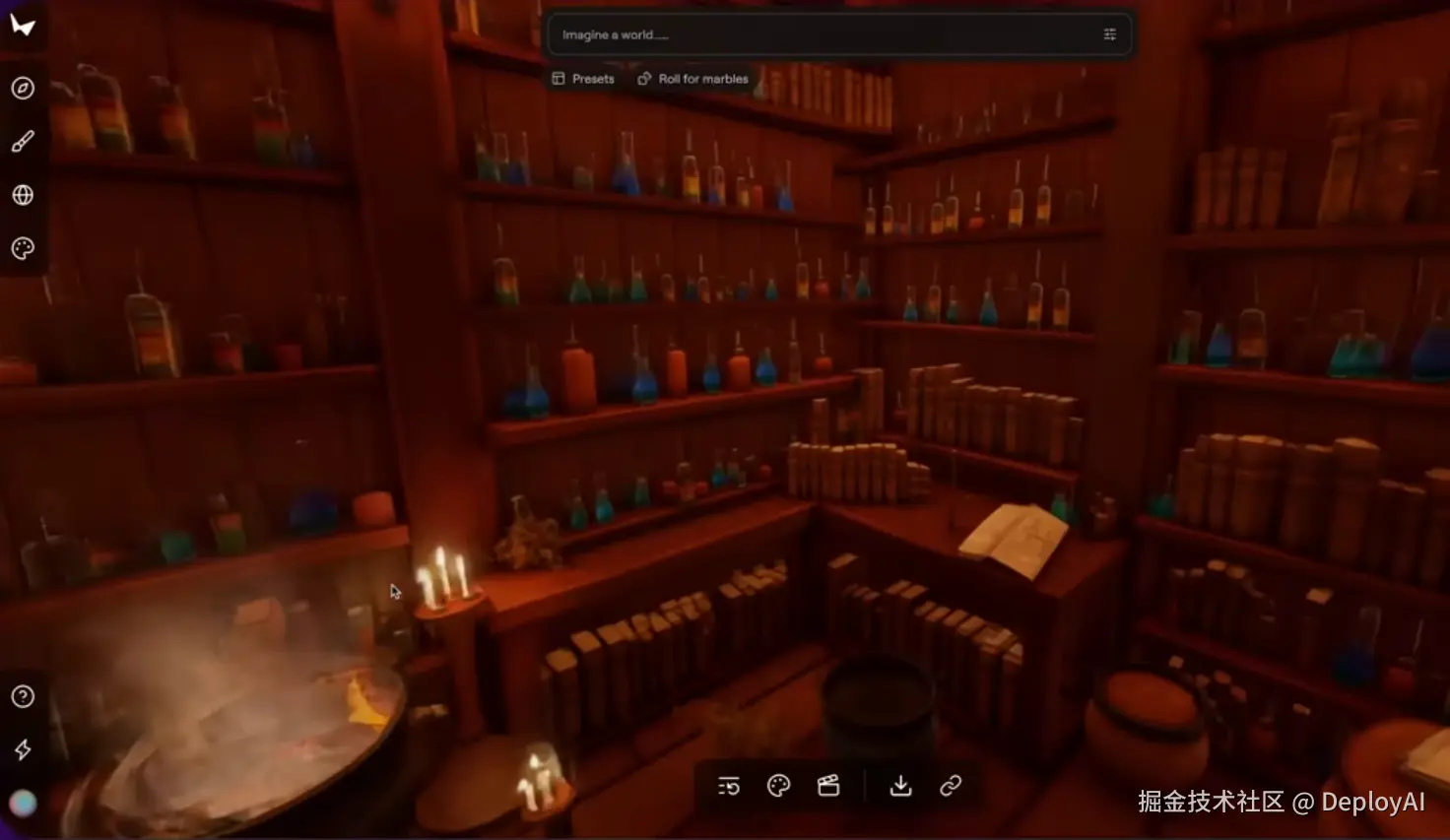1450x840 pixels.
Task: Open the Presets menu
Action: pos(583,79)
